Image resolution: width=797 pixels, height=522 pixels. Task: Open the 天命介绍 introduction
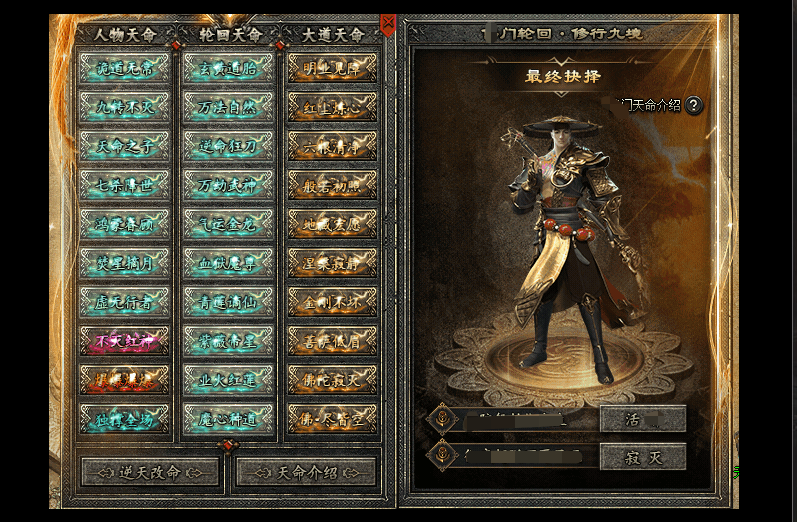[304, 471]
